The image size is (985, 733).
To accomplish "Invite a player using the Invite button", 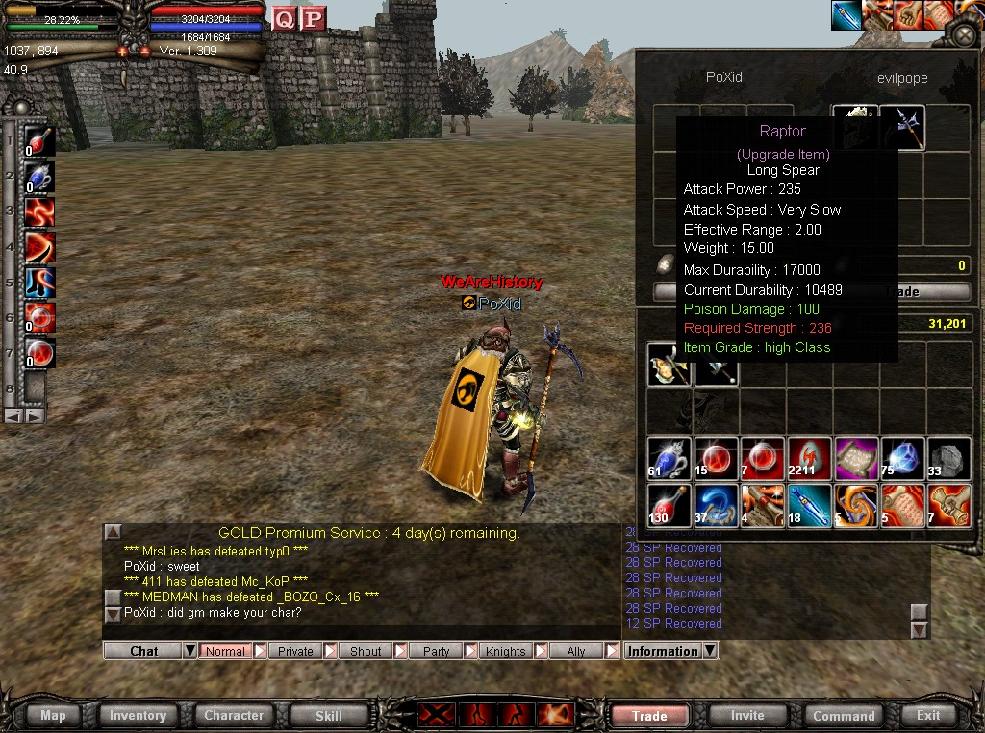I will (x=747, y=715).
